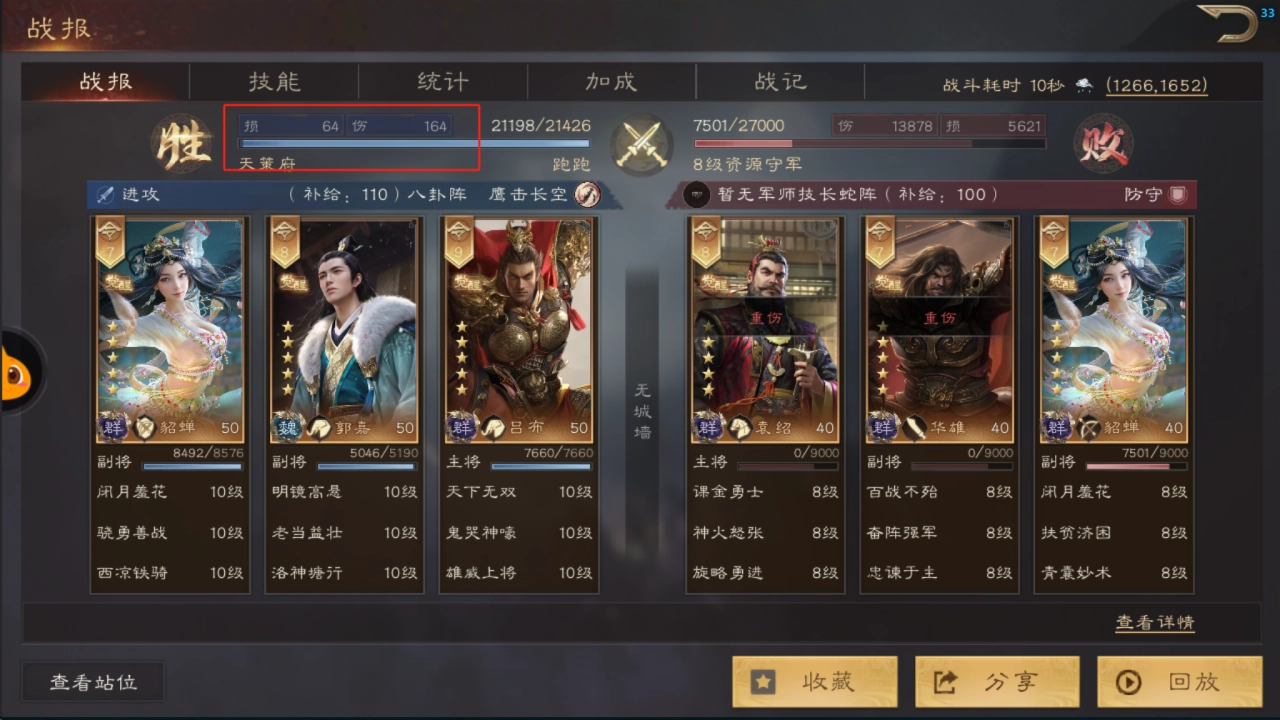Open the 加成 tab
The height and width of the screenshot is (720, 1280).
coord(611,82)
